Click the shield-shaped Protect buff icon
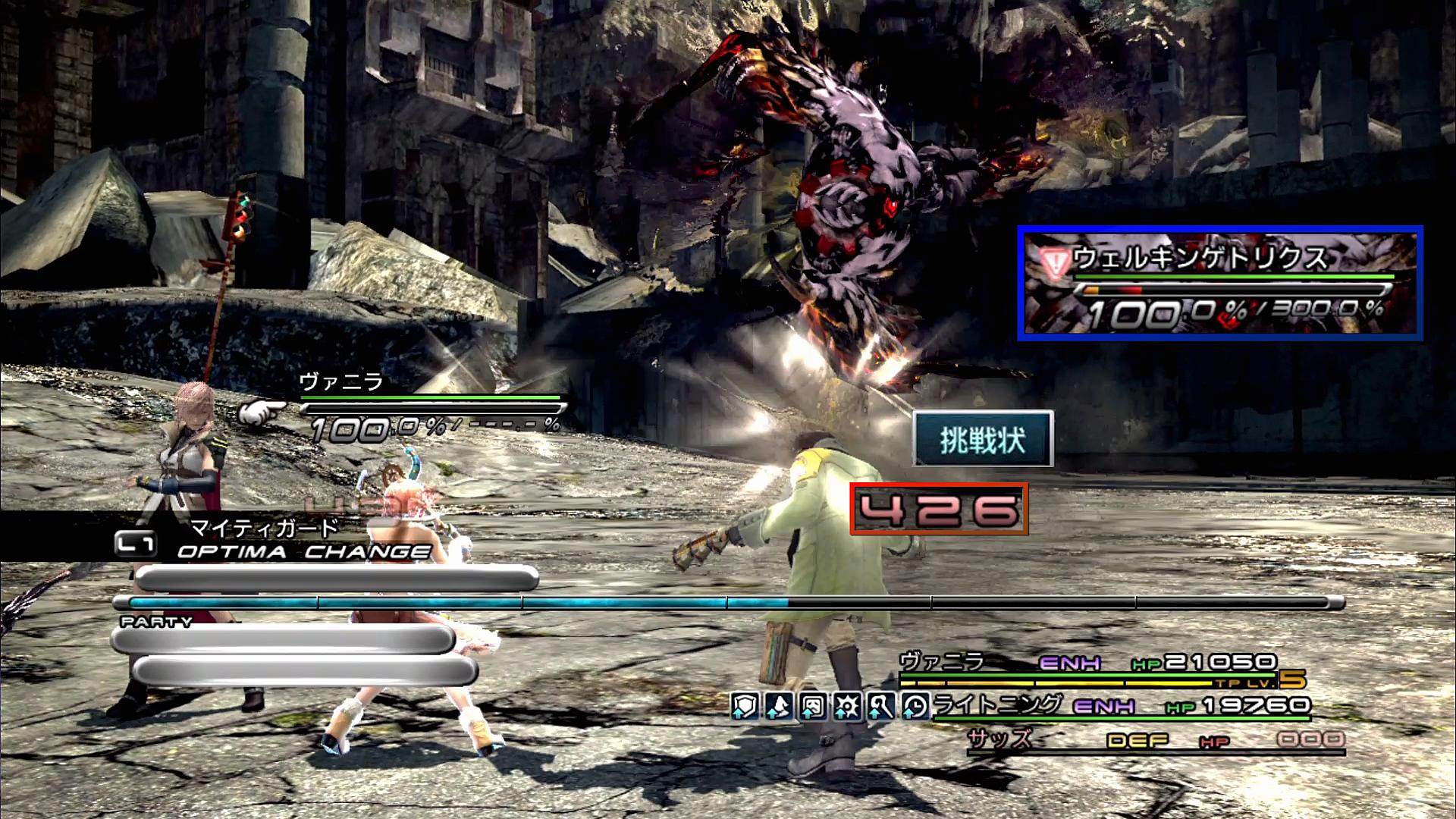 coord(745,706)
